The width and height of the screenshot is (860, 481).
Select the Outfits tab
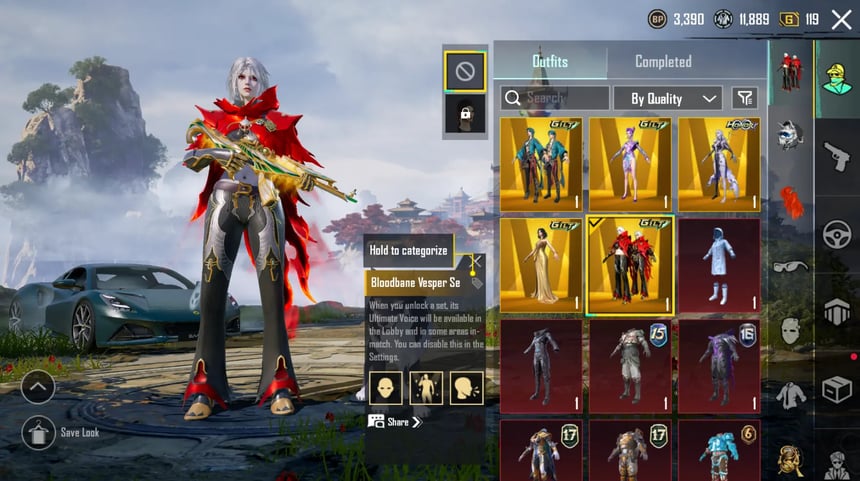point(549,62)
